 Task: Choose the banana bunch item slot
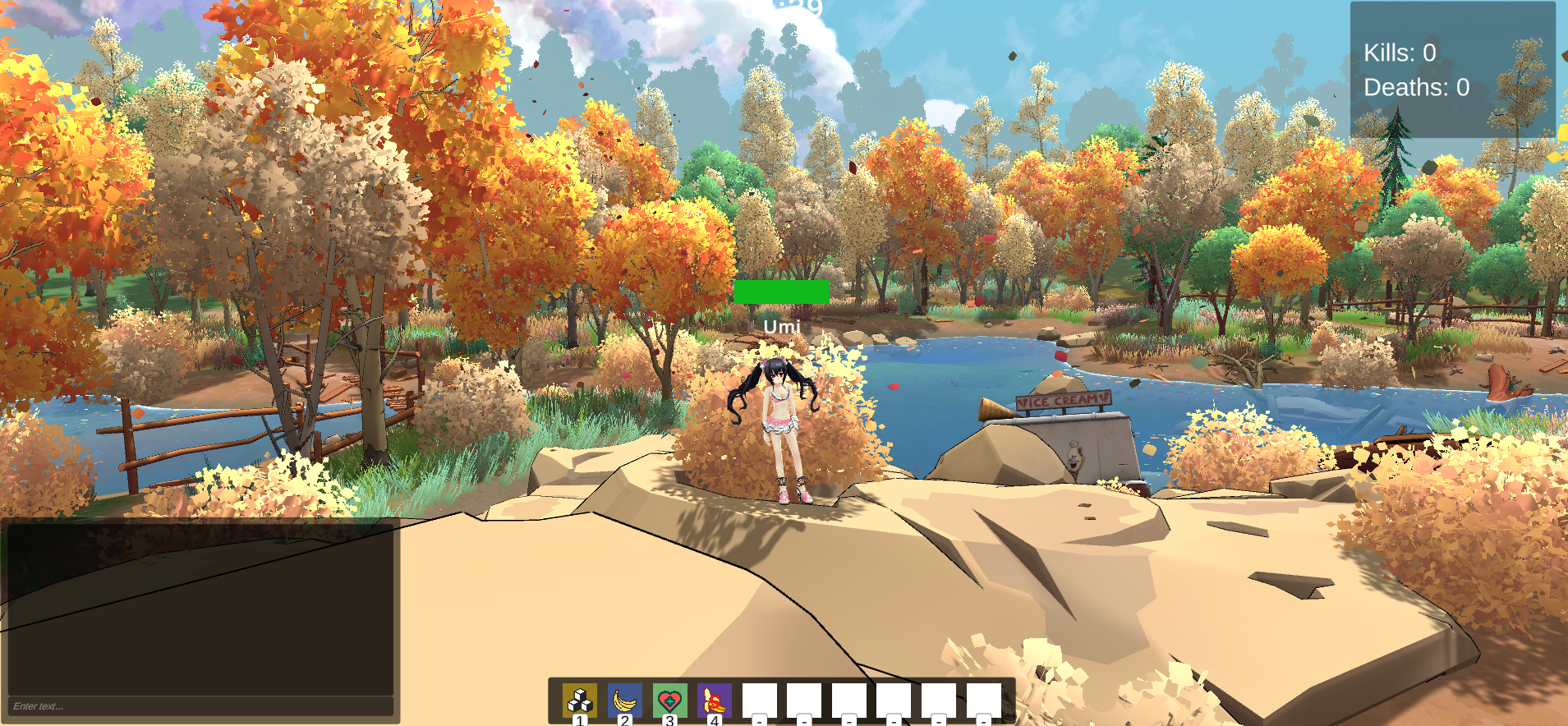[x=625, y=701]
